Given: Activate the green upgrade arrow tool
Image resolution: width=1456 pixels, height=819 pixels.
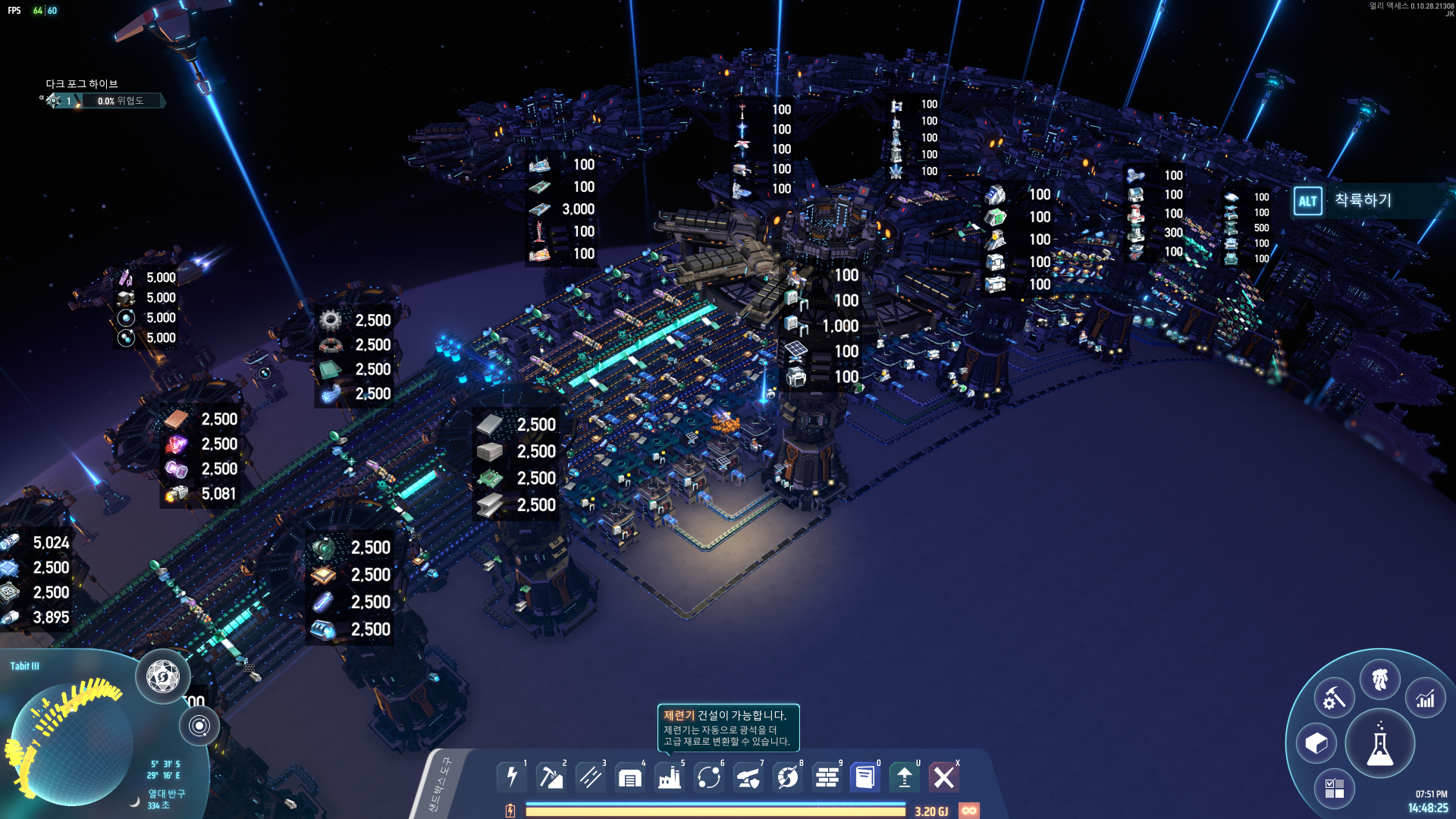Looking at the screenshot, I should point(905,777).
